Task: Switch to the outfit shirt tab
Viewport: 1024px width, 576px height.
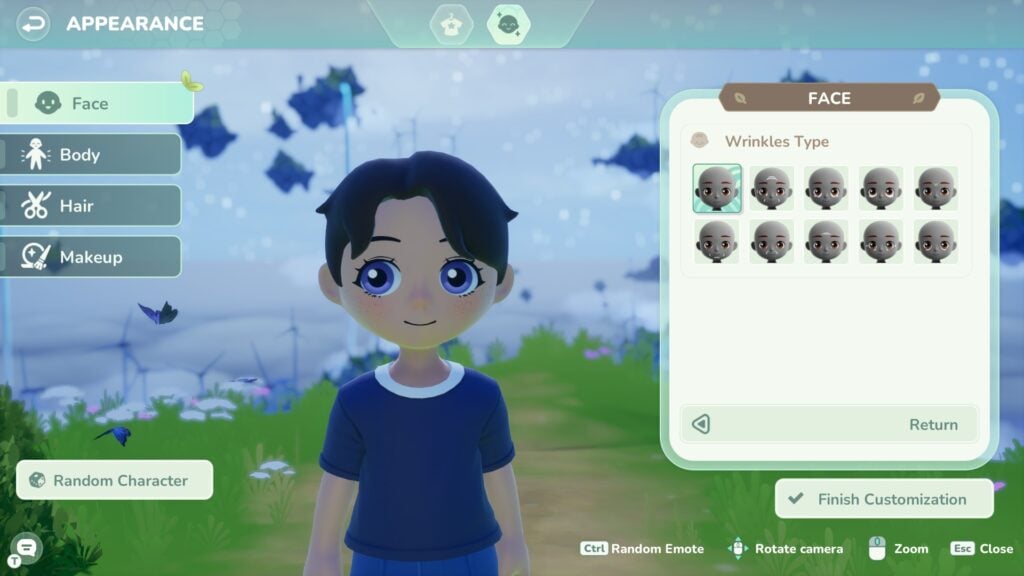Action: pos(451,24)
